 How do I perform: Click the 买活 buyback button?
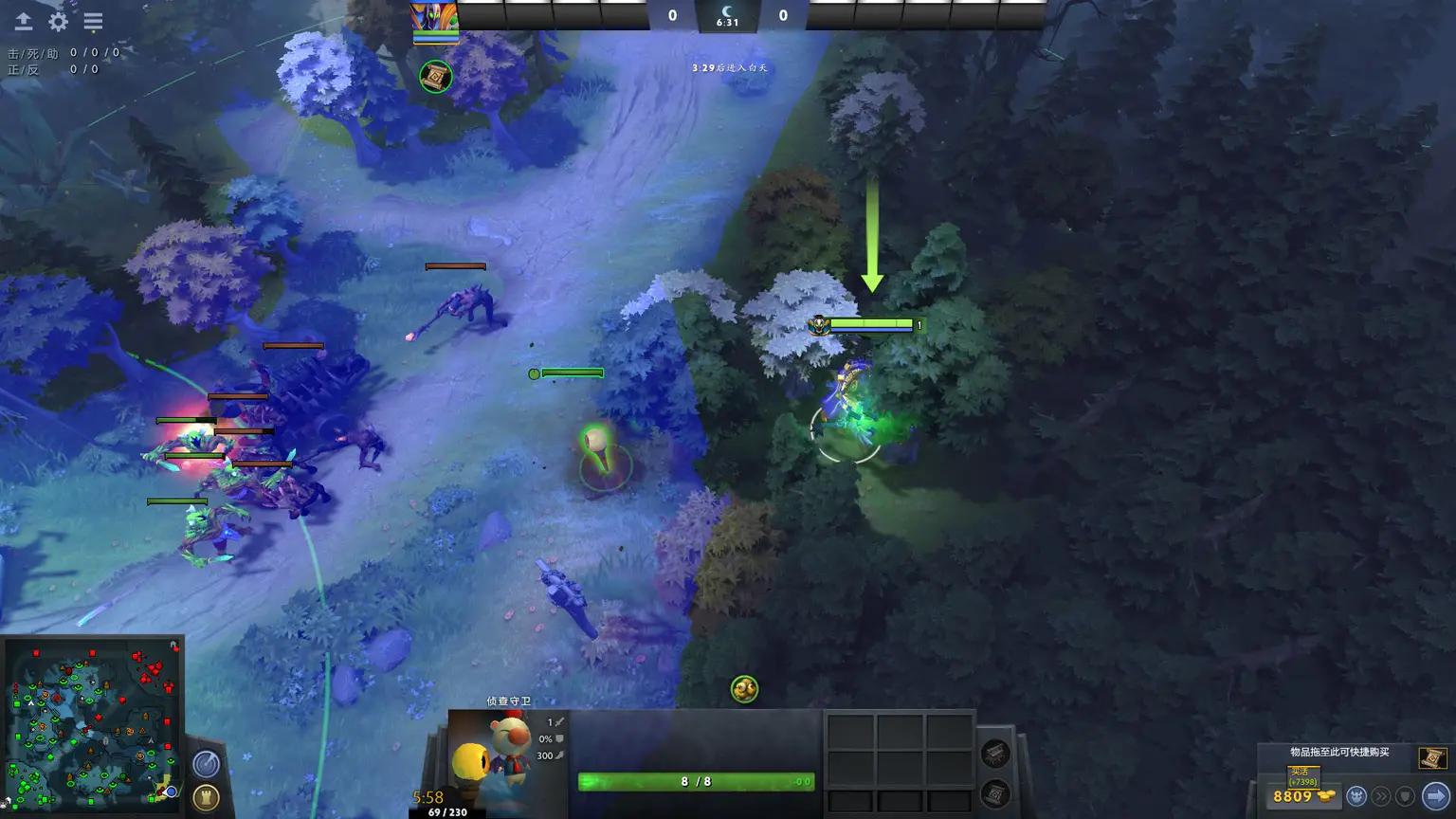1303,774
